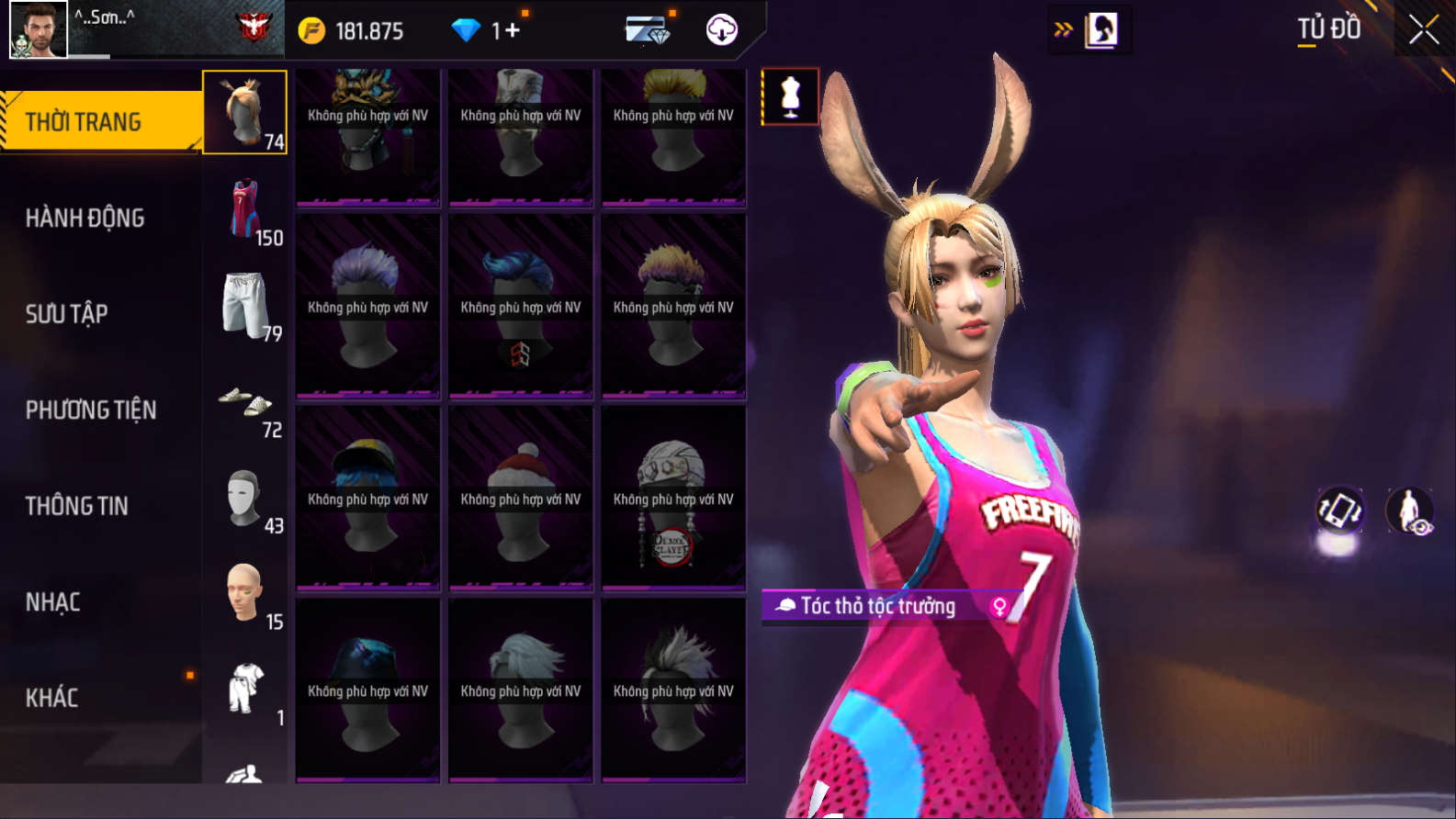The image size is (1456, 819).
Task: Show the THÔNG TIN section
Action: pos(77,506)
